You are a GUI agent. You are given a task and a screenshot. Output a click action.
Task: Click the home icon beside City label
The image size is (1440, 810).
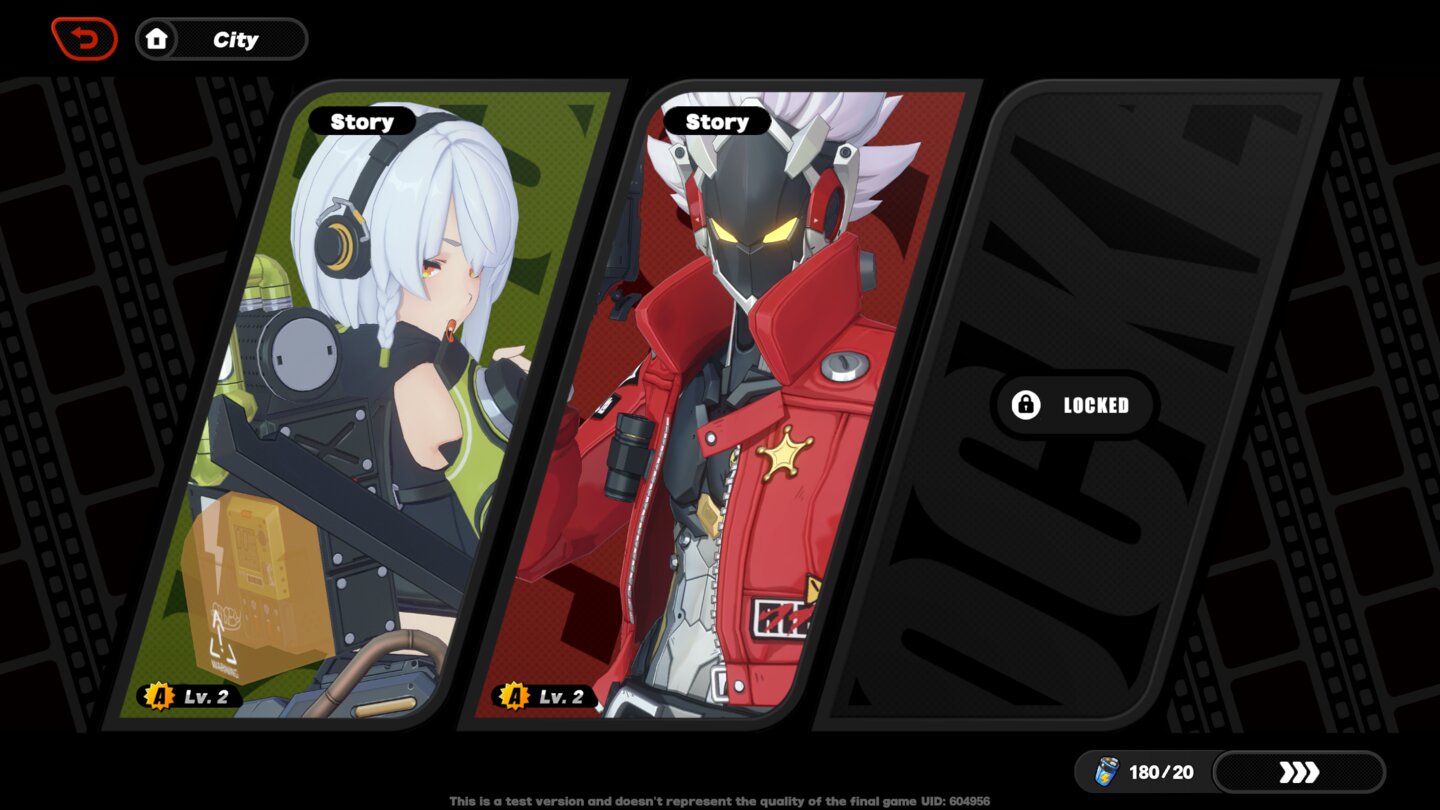157,39
